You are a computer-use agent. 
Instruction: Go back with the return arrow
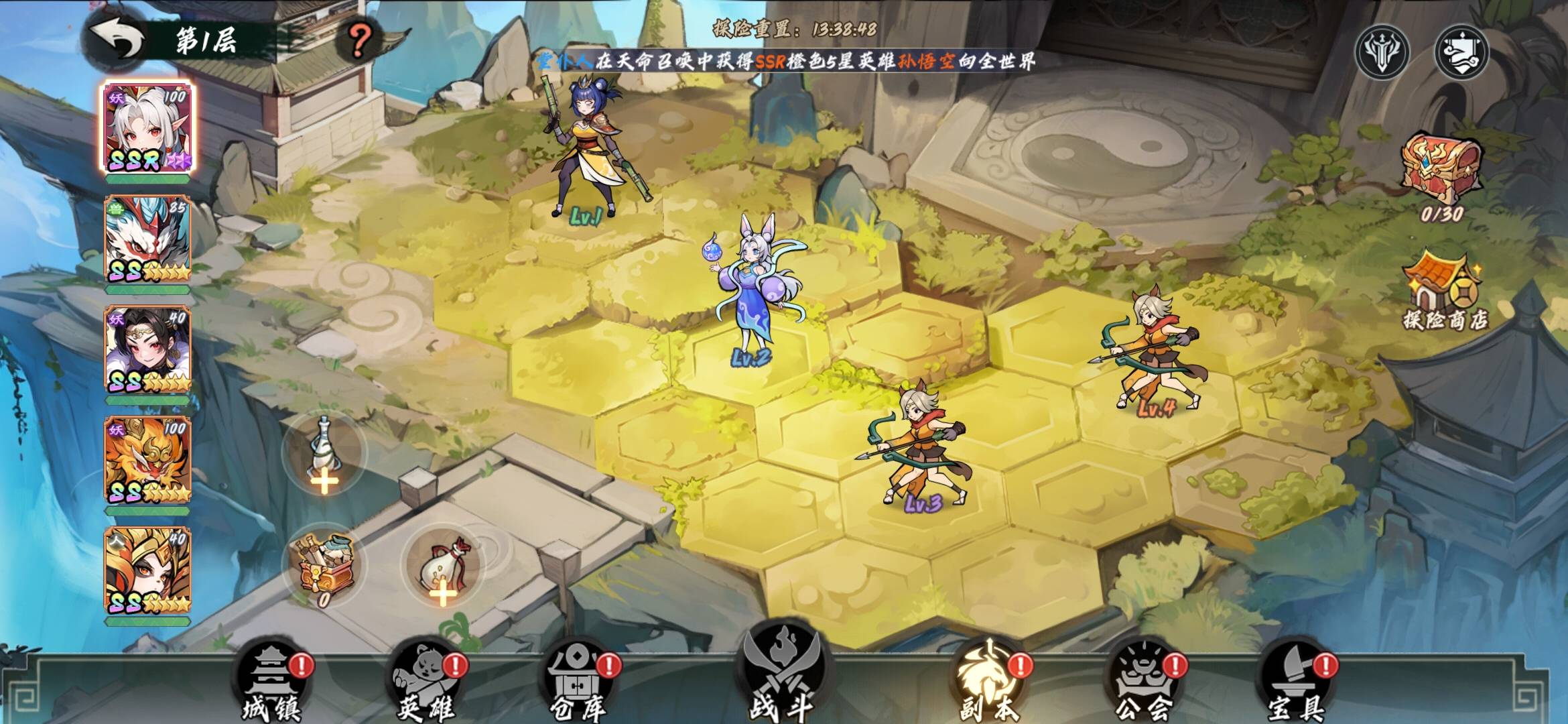tap(119, 40)
